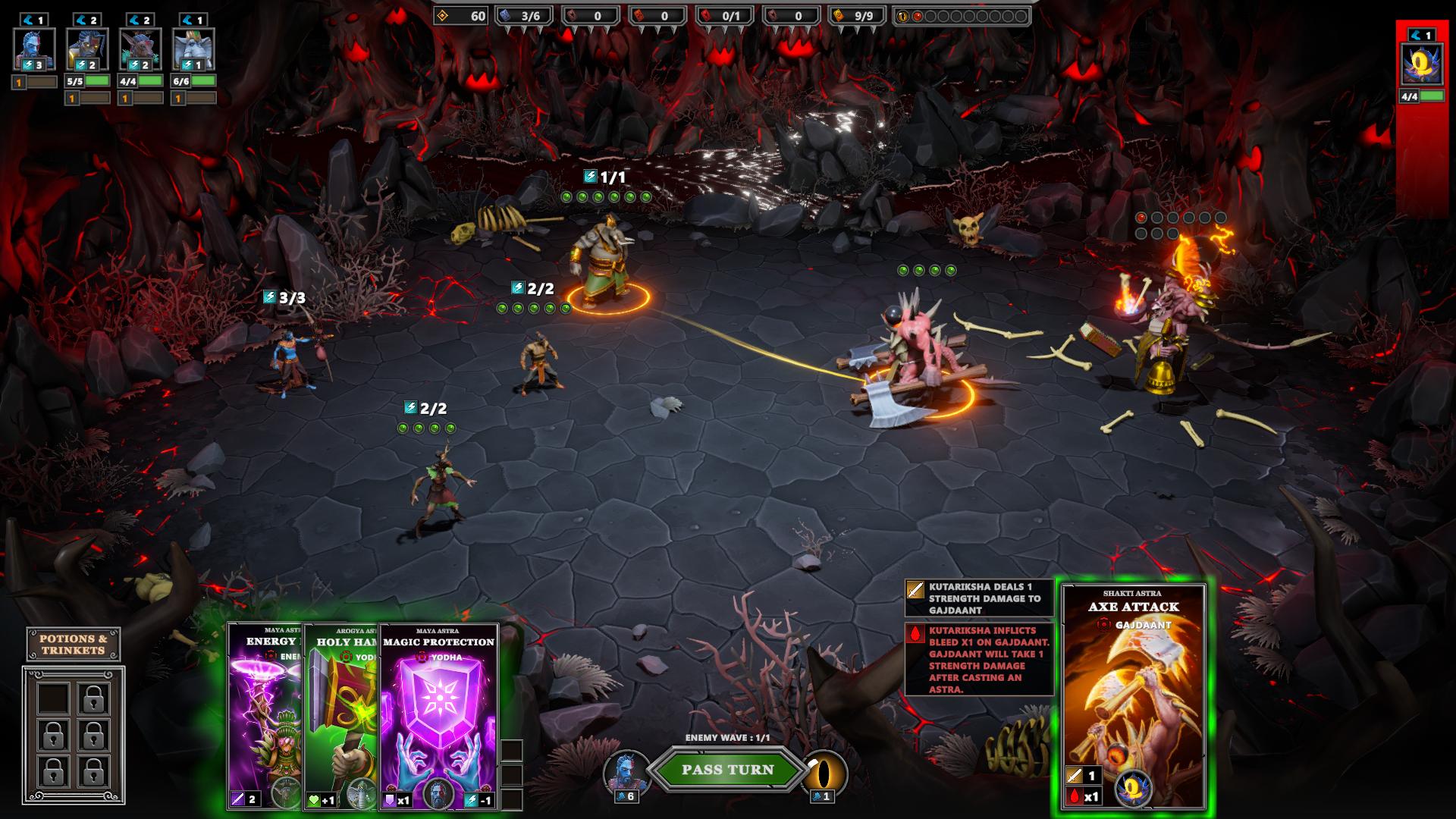1456x819 pixels.
Task: Click the player portrait beside Pass Turn
Action: pyautogui.click(x=626, y=771)
